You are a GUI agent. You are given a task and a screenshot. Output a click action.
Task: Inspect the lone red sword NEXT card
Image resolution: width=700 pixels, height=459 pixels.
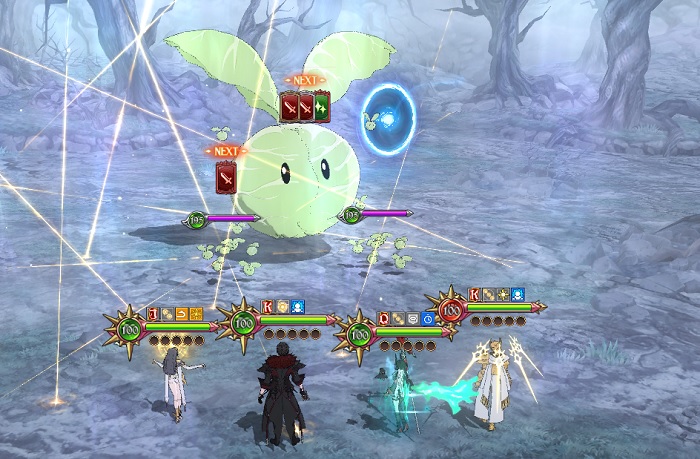click(x=226, y=176)
